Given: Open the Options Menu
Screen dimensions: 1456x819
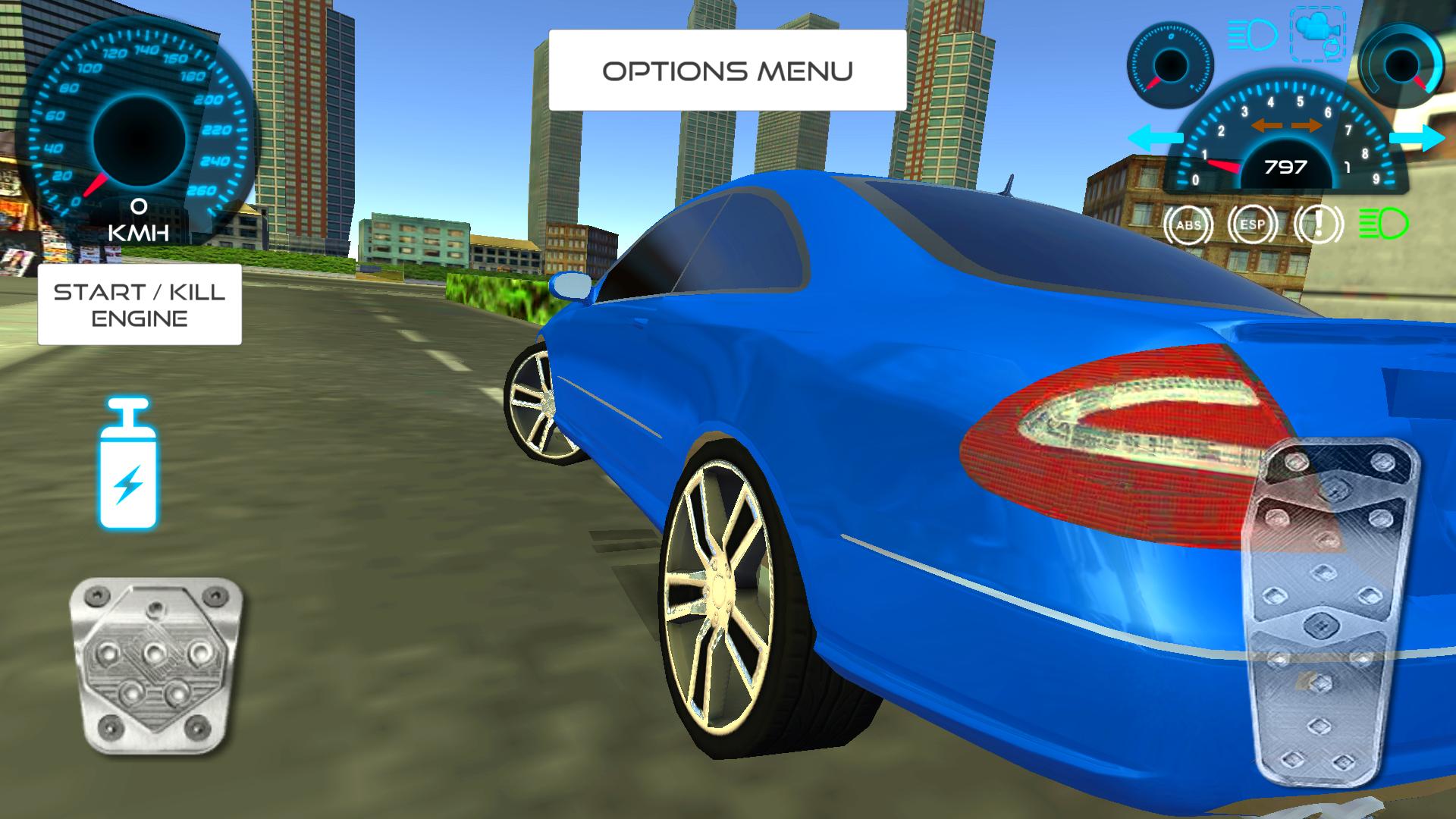Looking at the screenshot, I should click(x=726, y=71).
